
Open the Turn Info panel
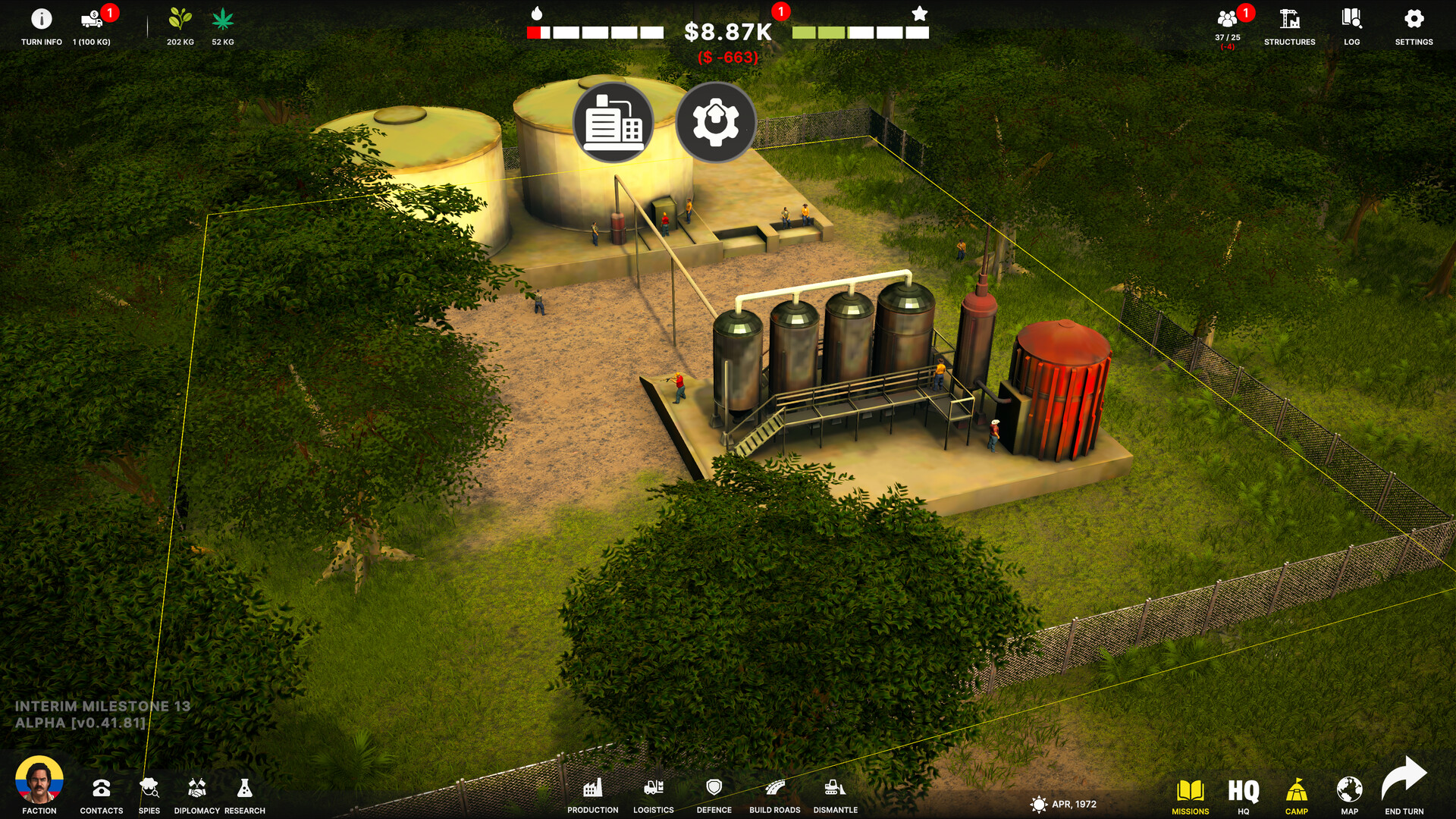pyautogui.click(x=42, y=20)
